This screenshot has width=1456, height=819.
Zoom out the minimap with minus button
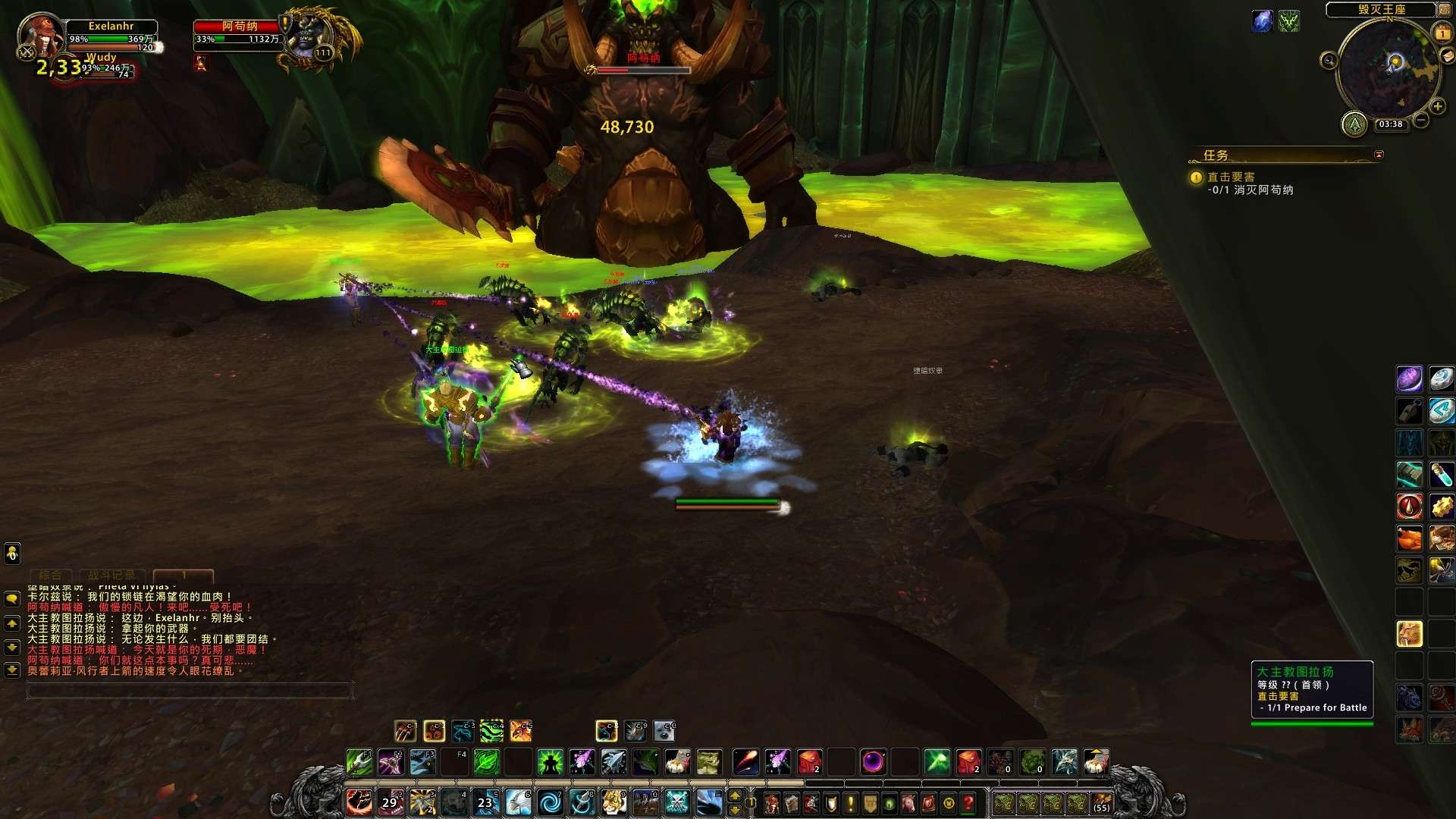coord(1421,120)
